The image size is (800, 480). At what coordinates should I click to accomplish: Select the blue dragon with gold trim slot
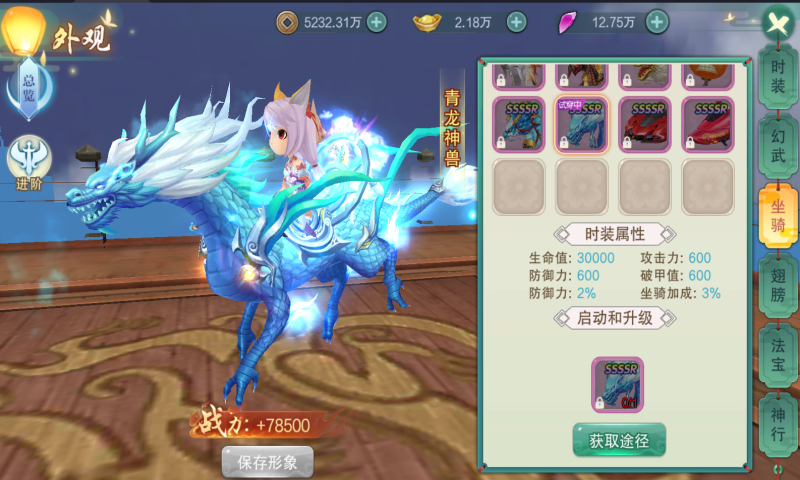coord(518,125)
